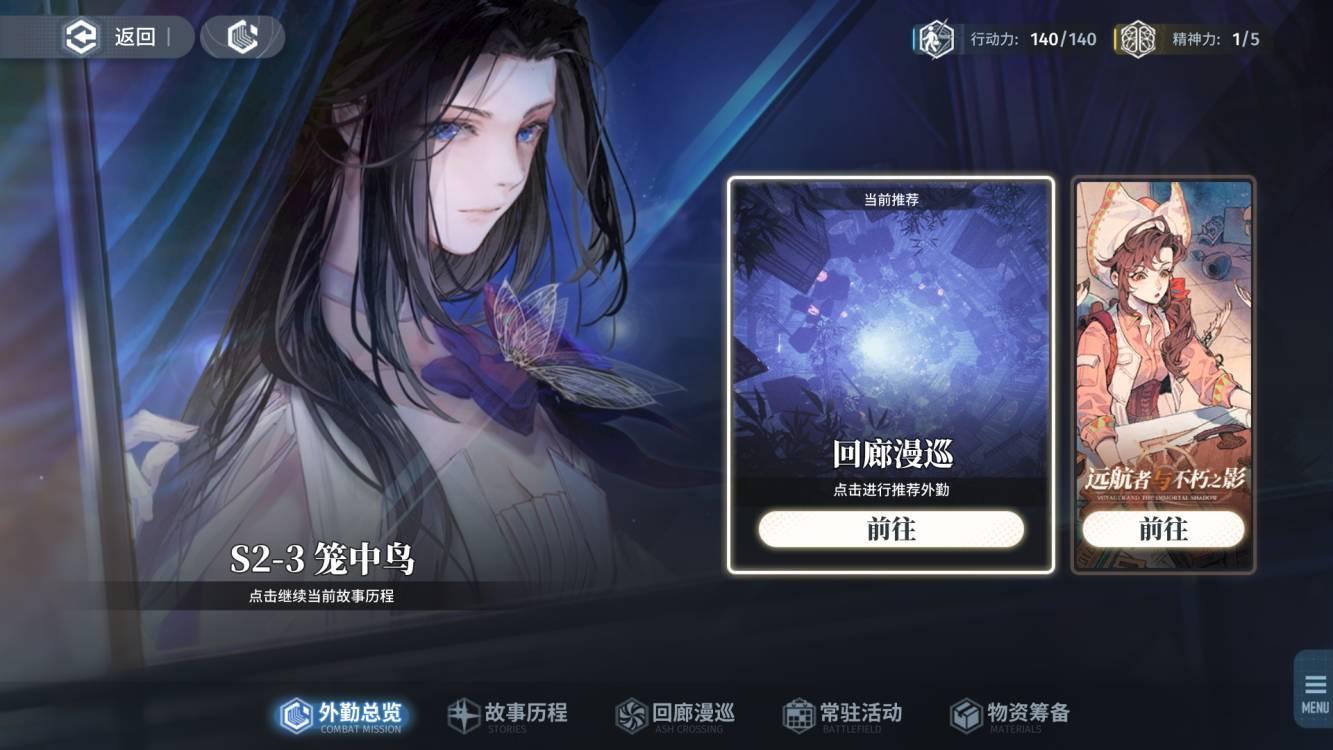
Task: Click 点击进行推荐外勤 recommendation text
Action: [x=891, y=491]
